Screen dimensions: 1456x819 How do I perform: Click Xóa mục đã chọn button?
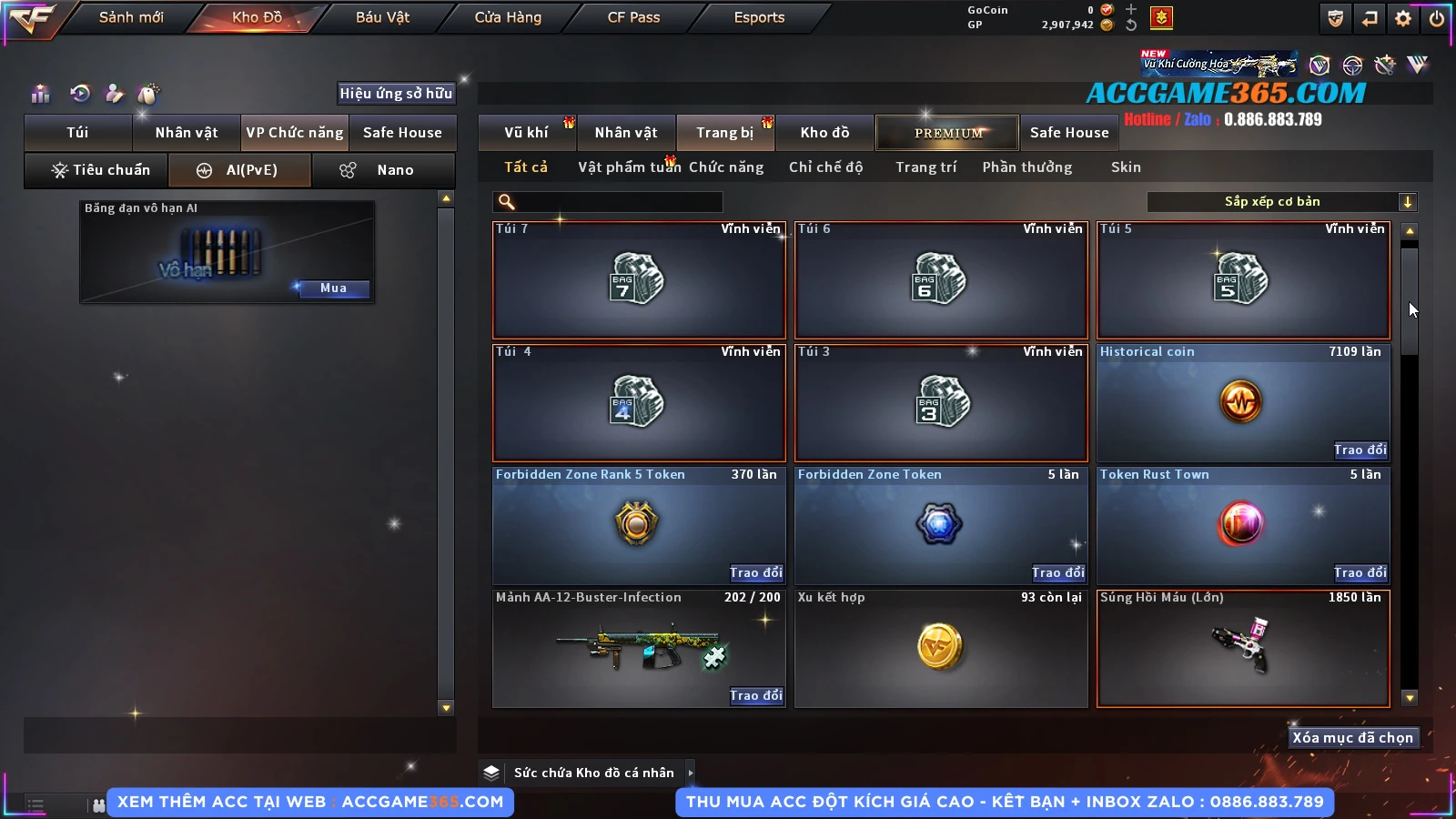(x=1352, y=738)
